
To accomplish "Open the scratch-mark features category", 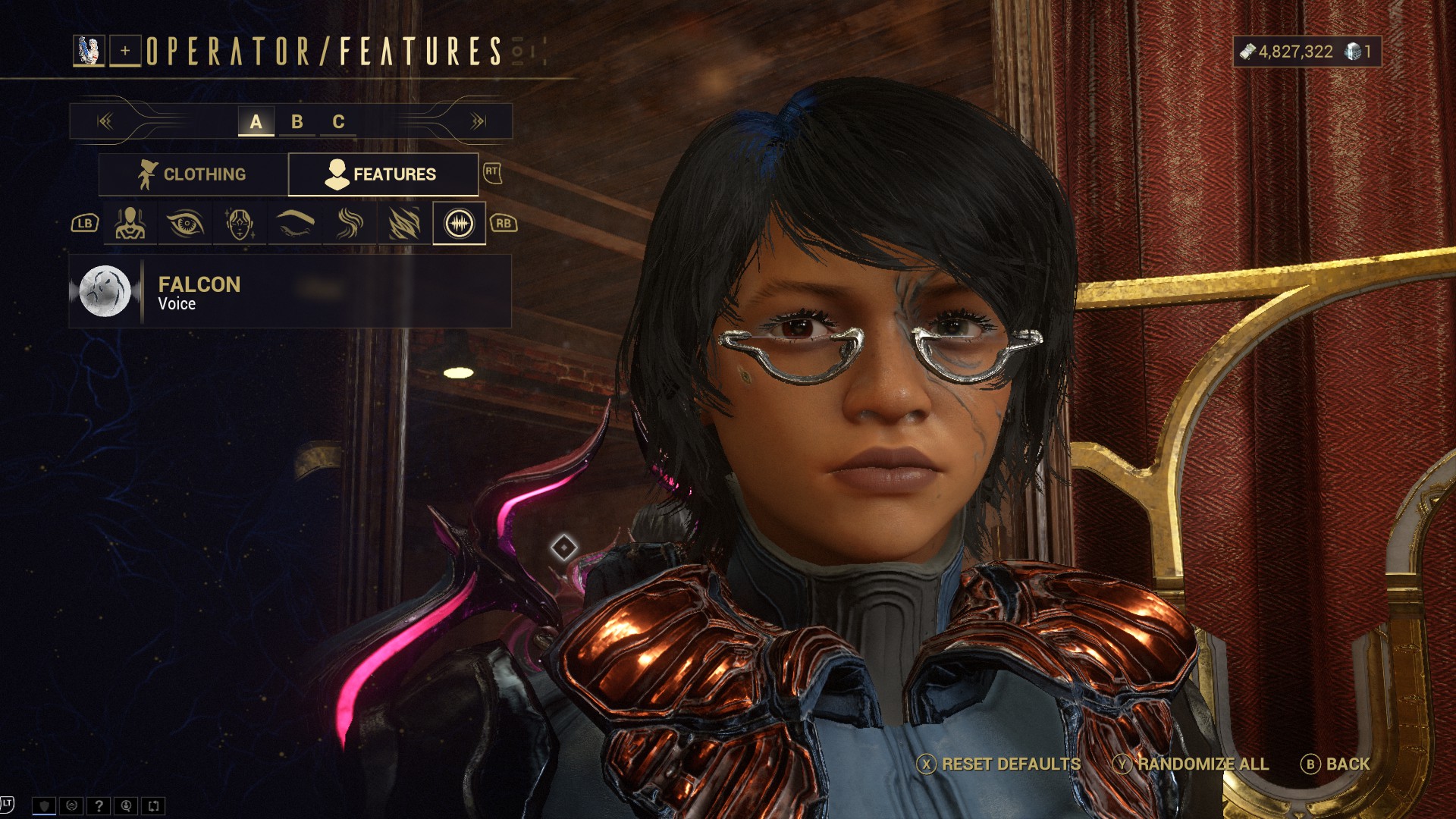I will (x=404, y=224).
